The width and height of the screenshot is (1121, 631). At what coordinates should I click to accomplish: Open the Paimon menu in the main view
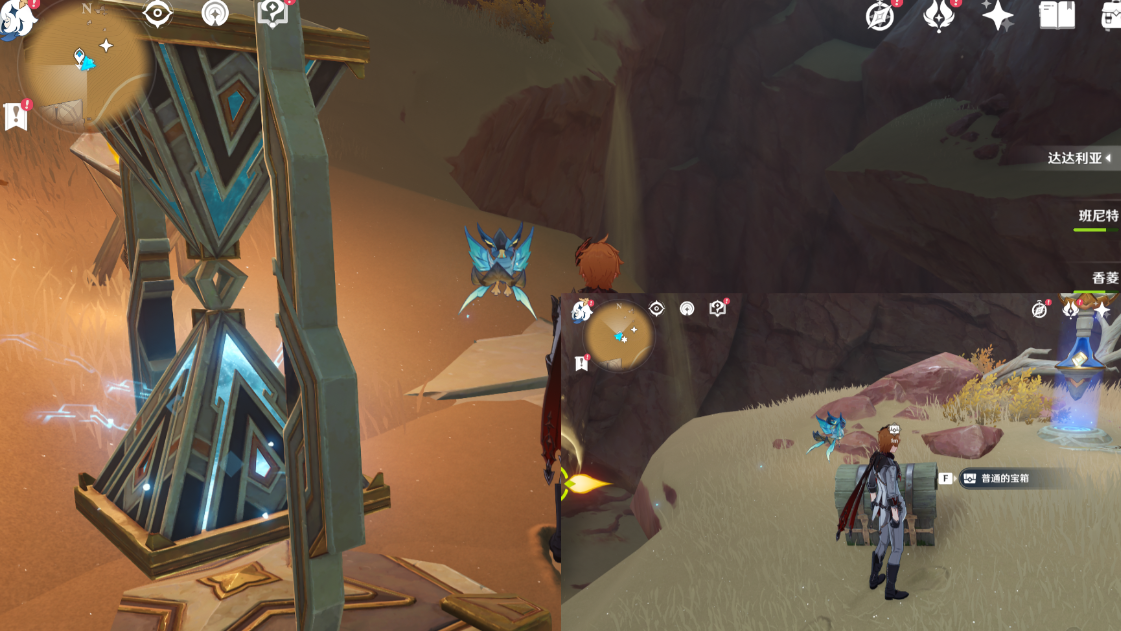click(x=12, y=20)
